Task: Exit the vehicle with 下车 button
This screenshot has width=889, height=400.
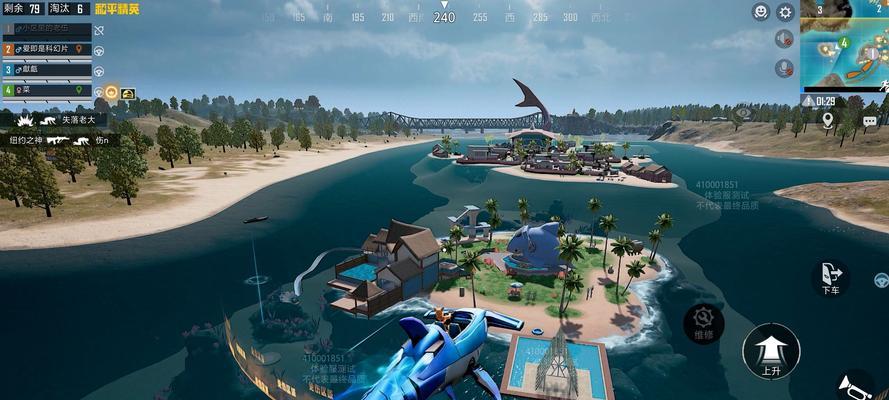Action: click(x=830, y=277)
